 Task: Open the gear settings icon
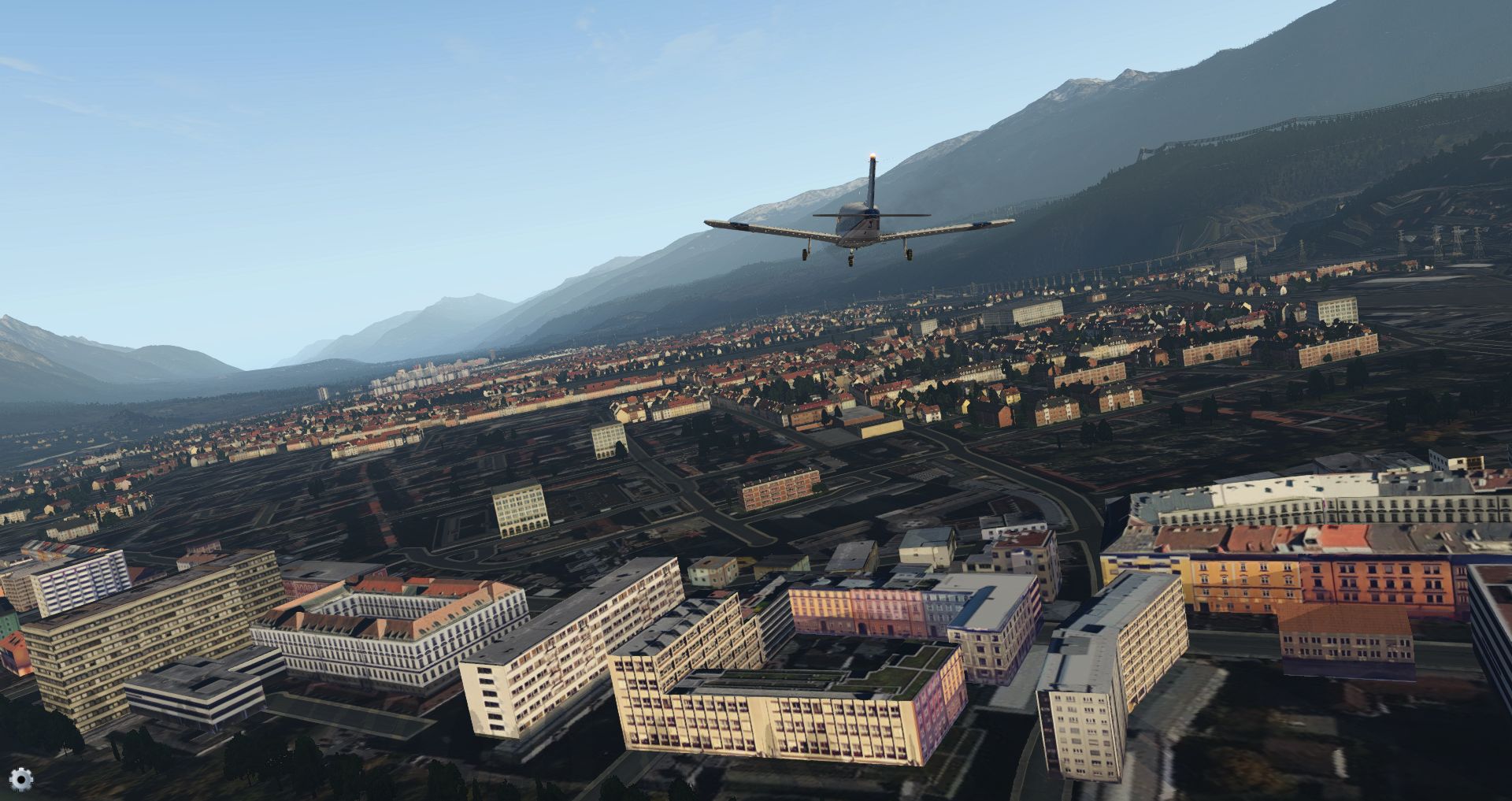pyautogui.click(x=21, y=779)
